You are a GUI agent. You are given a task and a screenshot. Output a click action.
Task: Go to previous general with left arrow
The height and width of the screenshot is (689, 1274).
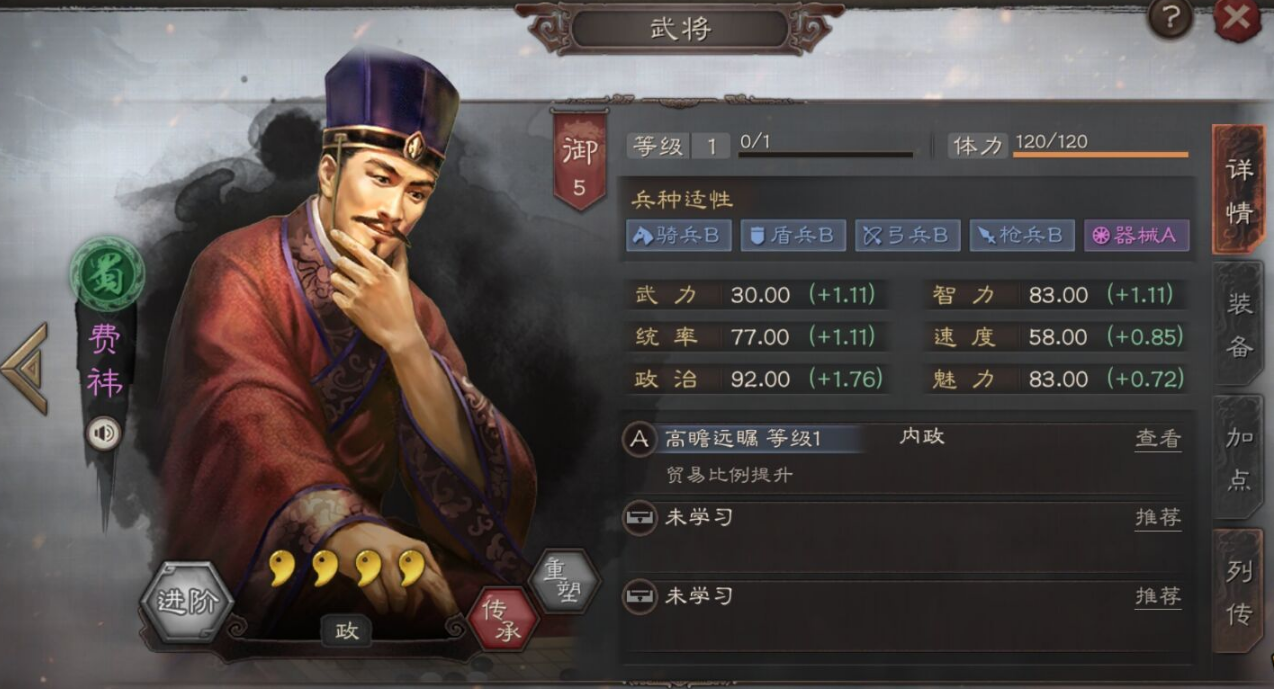[24, 368]
